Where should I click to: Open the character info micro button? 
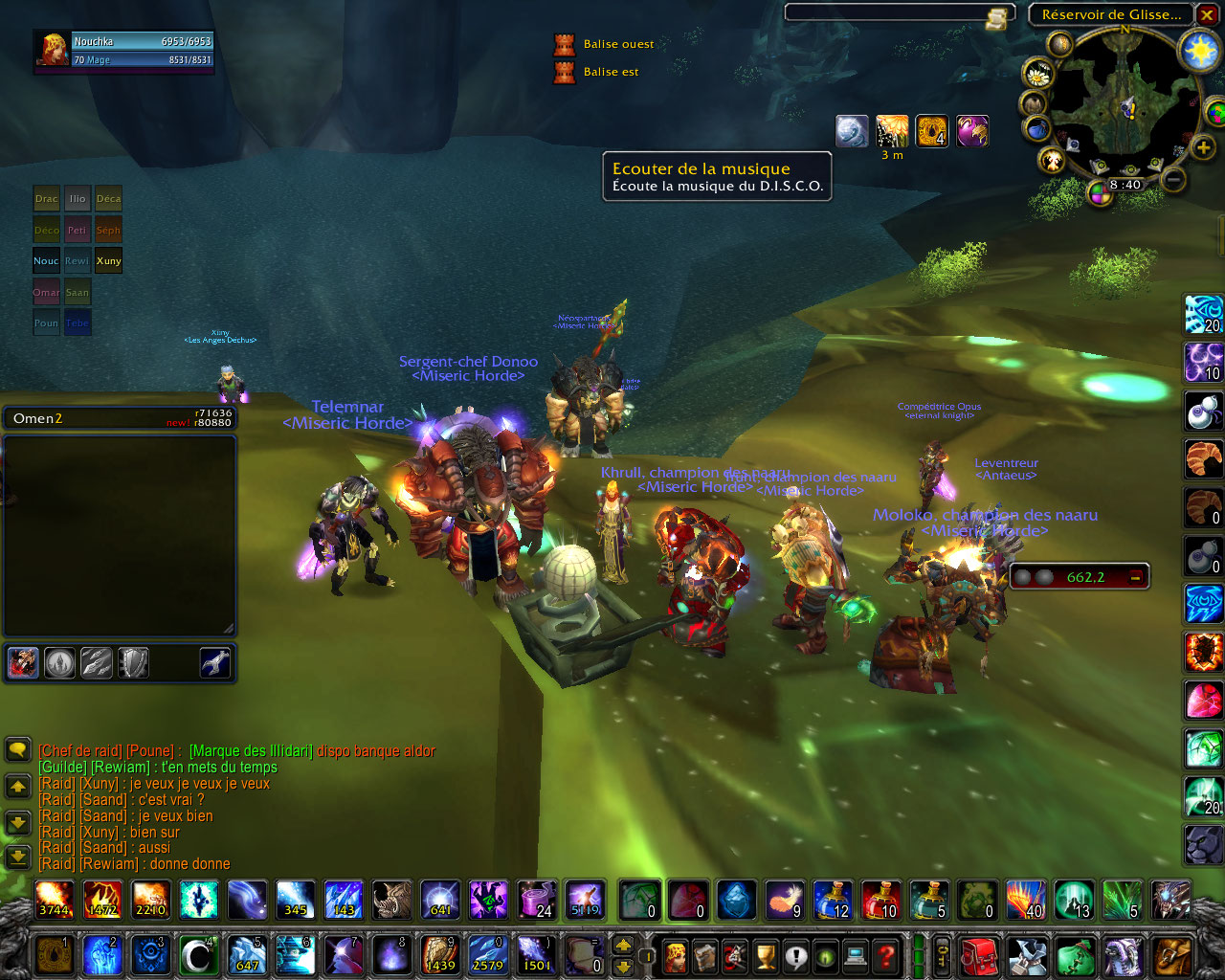tap(676, 955)
